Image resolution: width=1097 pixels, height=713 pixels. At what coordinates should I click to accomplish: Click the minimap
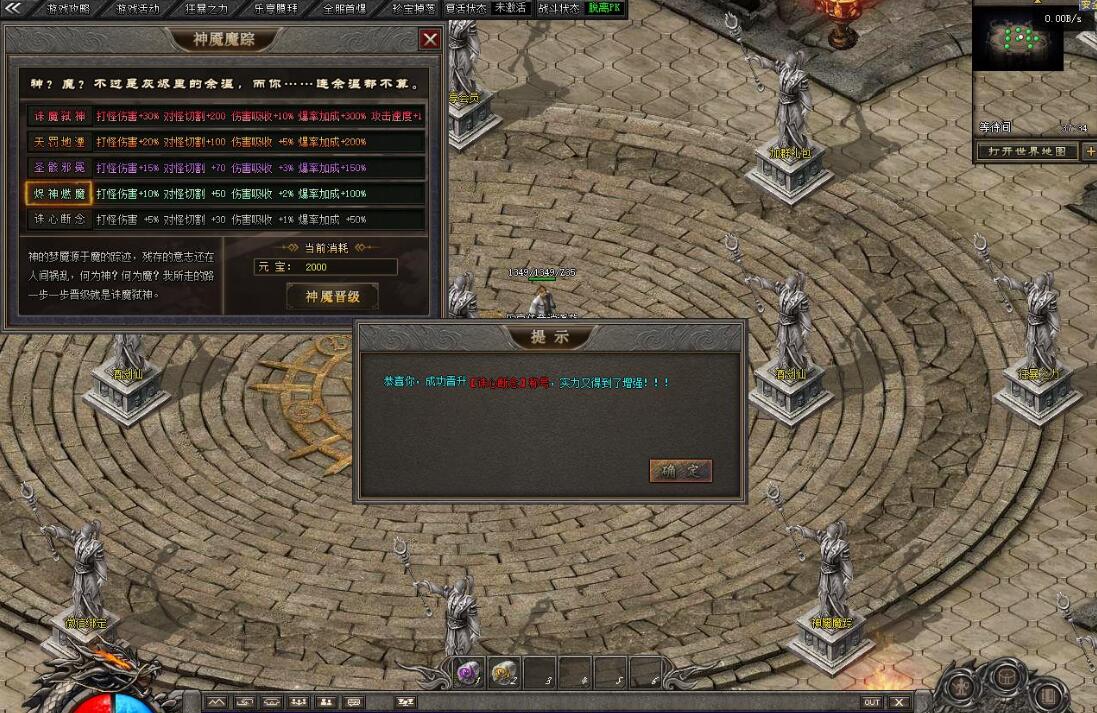(1020, 42)
